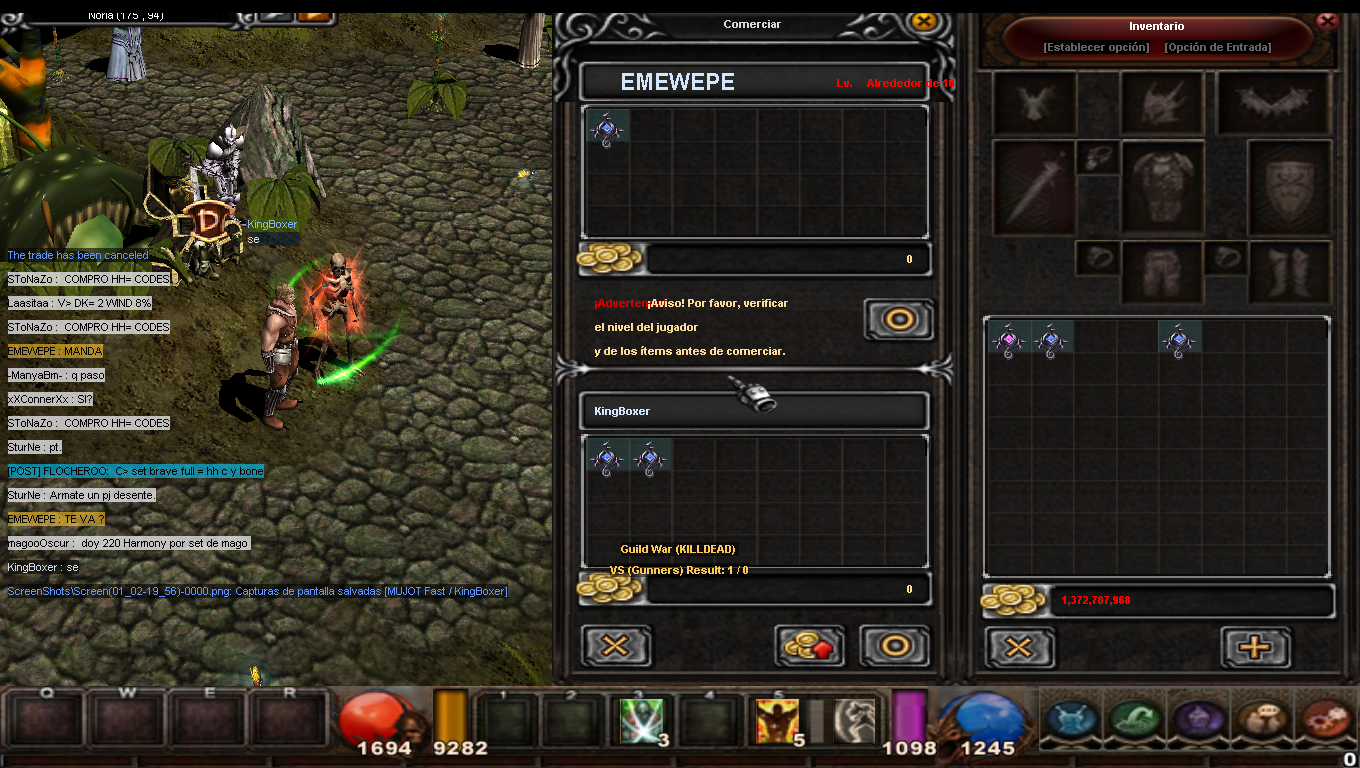Open Opción de Entrada in the inventory
Image resolution: width=1360 pixels, height=768 pixels.
tap(1217, 47)
